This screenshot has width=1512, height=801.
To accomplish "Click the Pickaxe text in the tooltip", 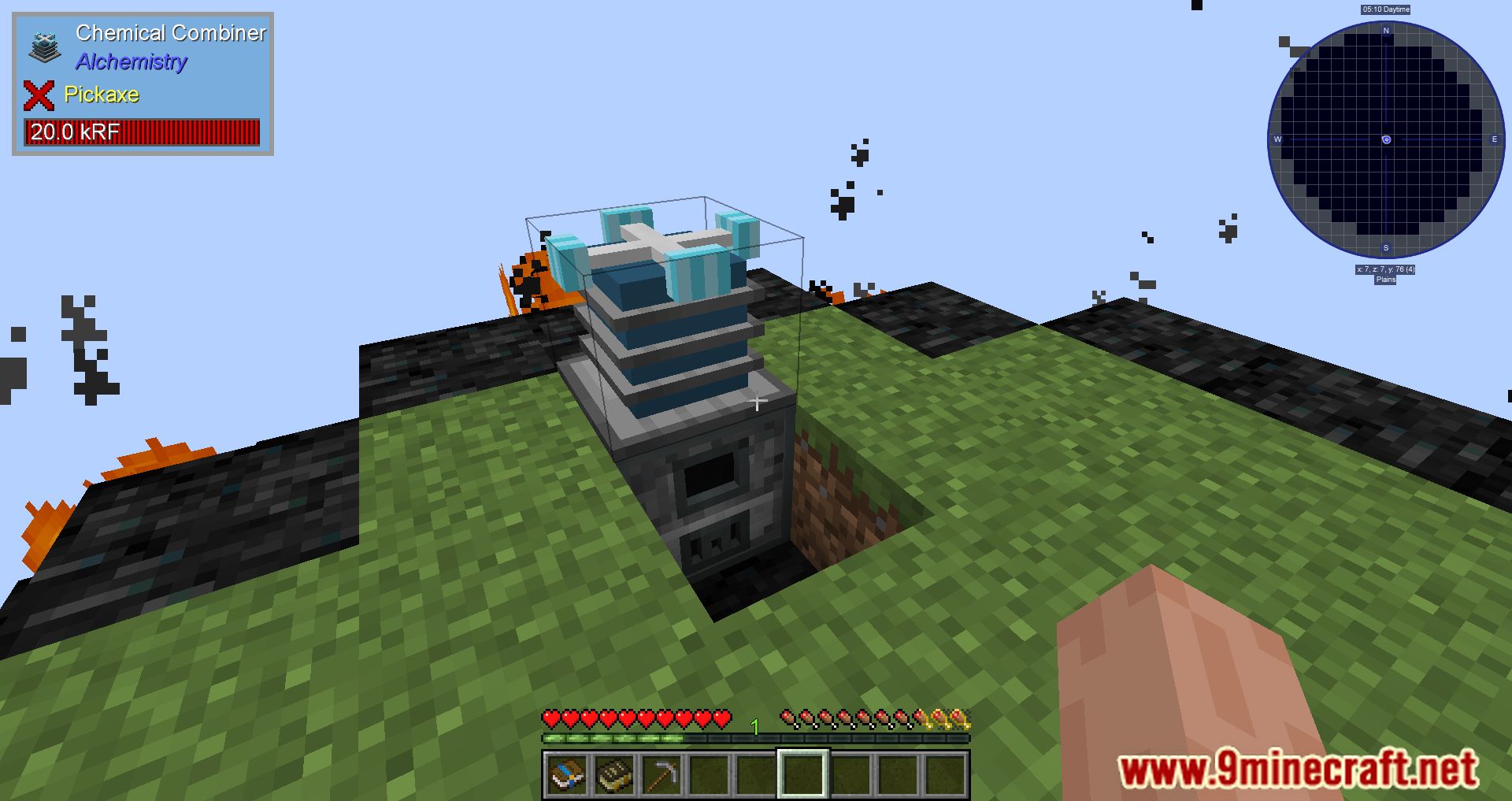I will click(x=102, y=95).
